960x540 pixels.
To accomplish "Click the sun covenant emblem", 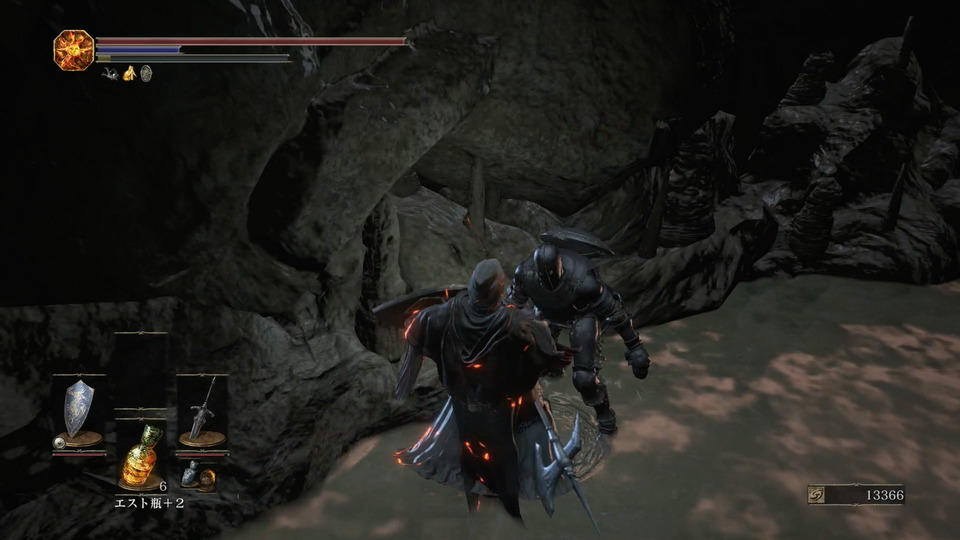I will [x=73, y=49].
